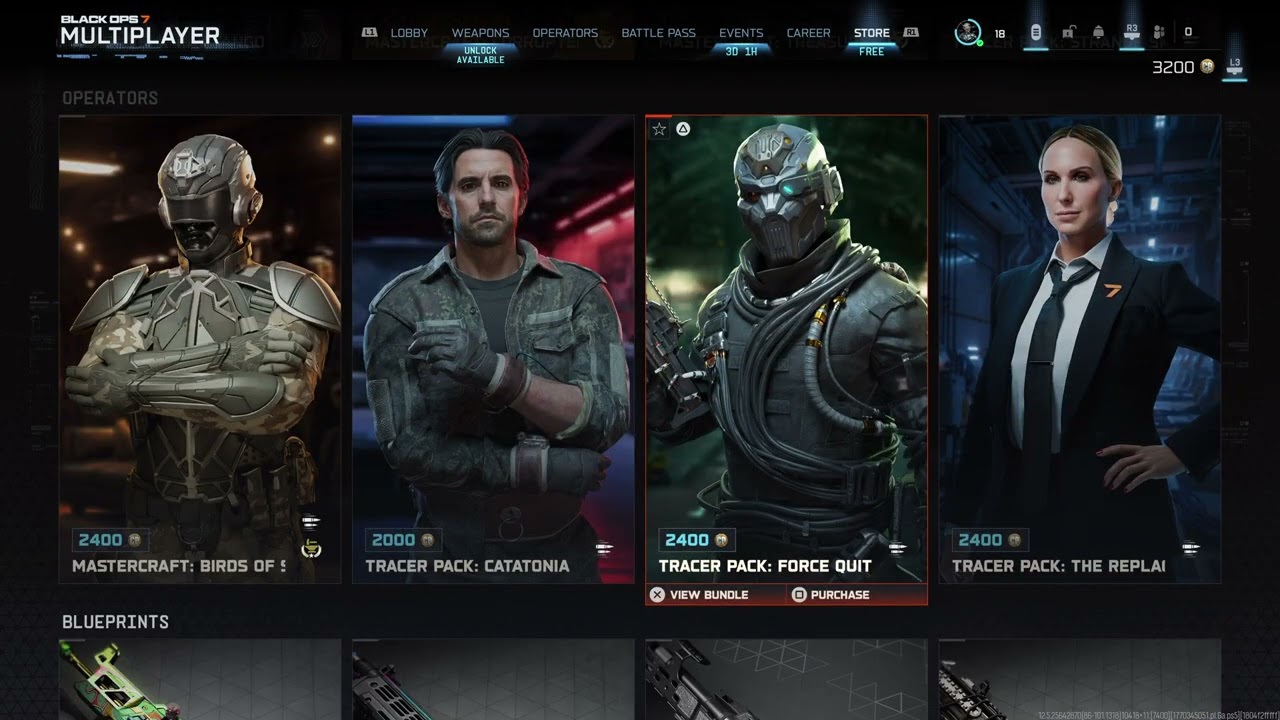Pick the Tracer Pack: The Replacer bundle

click(x=1079, y=349)
